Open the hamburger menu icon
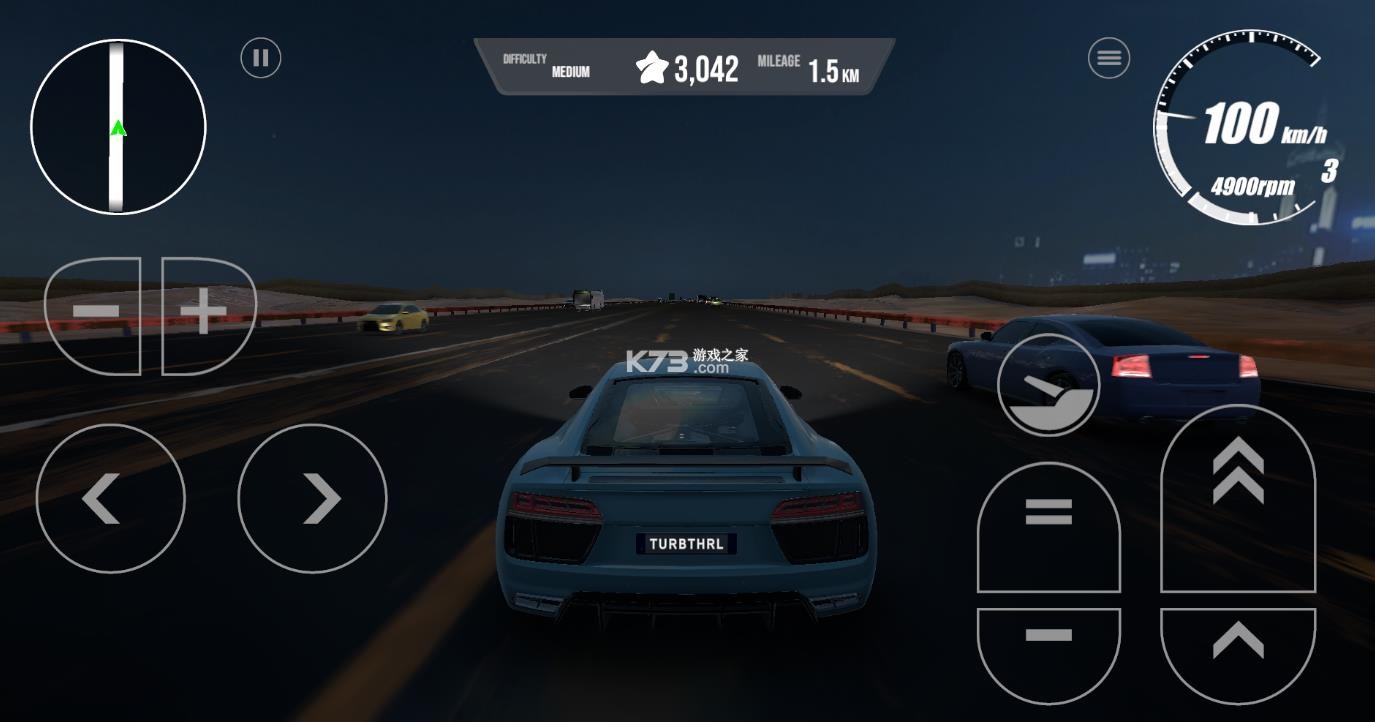Viewport: 1375px width, 722px height. (1108, 57)
